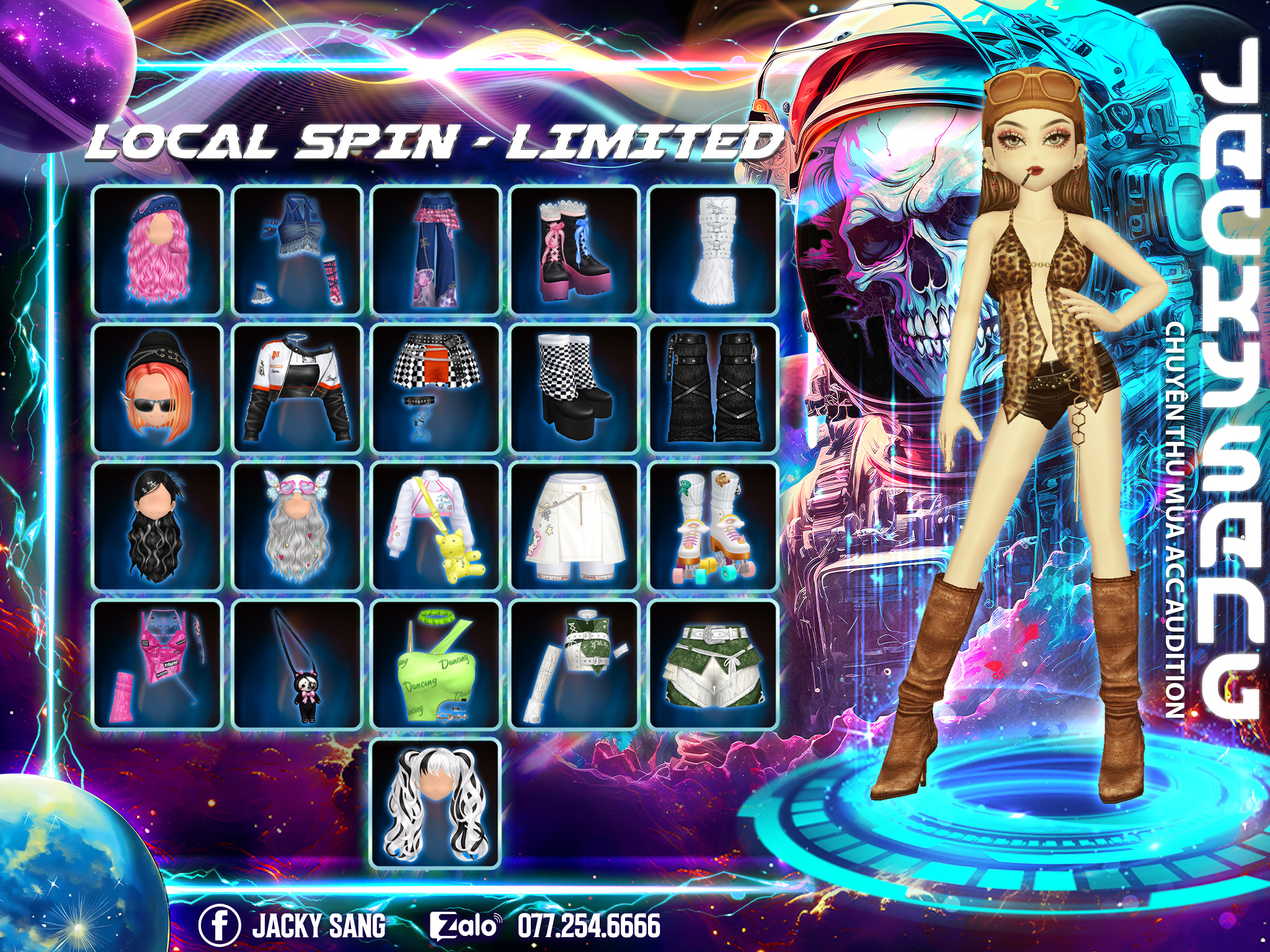Select the white top with yellow cat bag

(436, 526)
